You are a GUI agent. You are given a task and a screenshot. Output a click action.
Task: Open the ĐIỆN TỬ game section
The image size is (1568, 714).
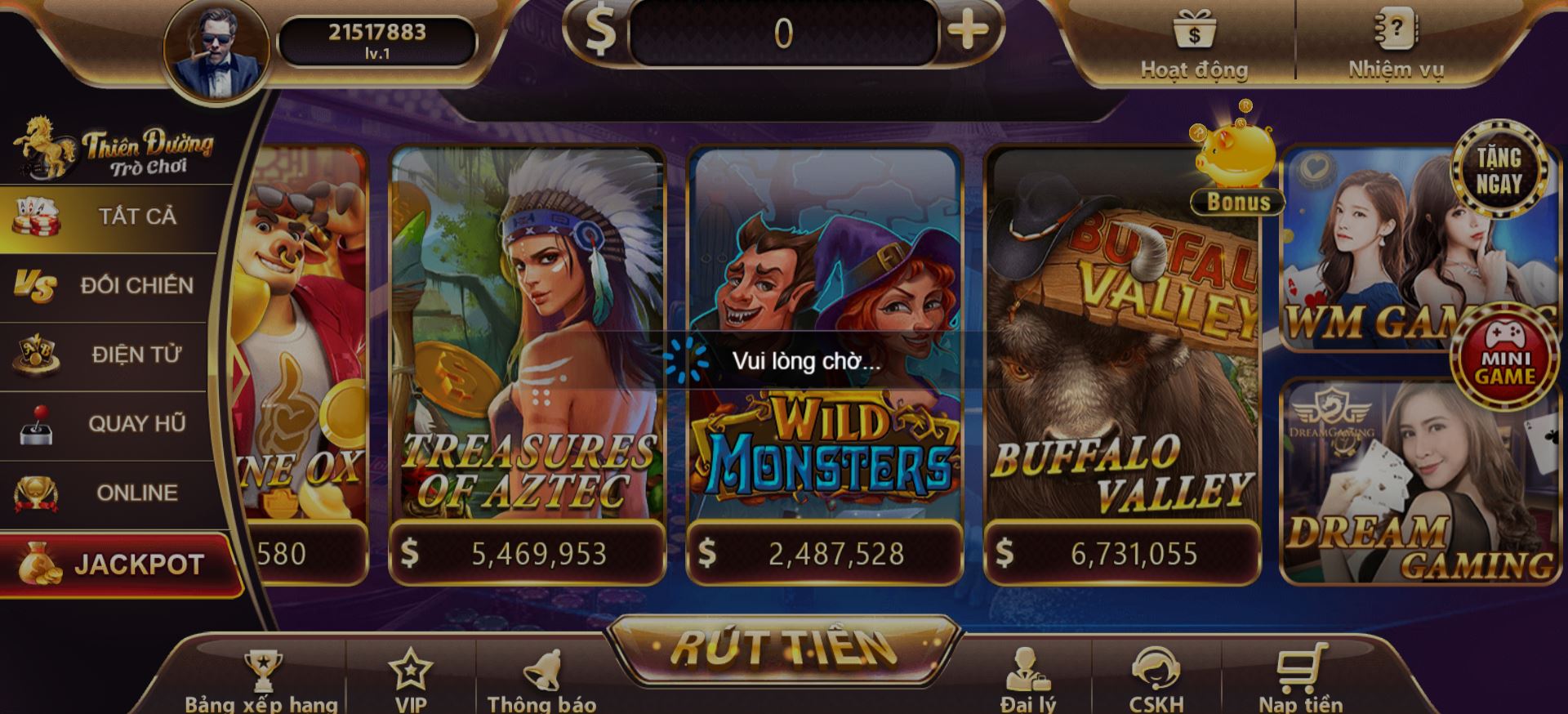click(x=106, y=354)
